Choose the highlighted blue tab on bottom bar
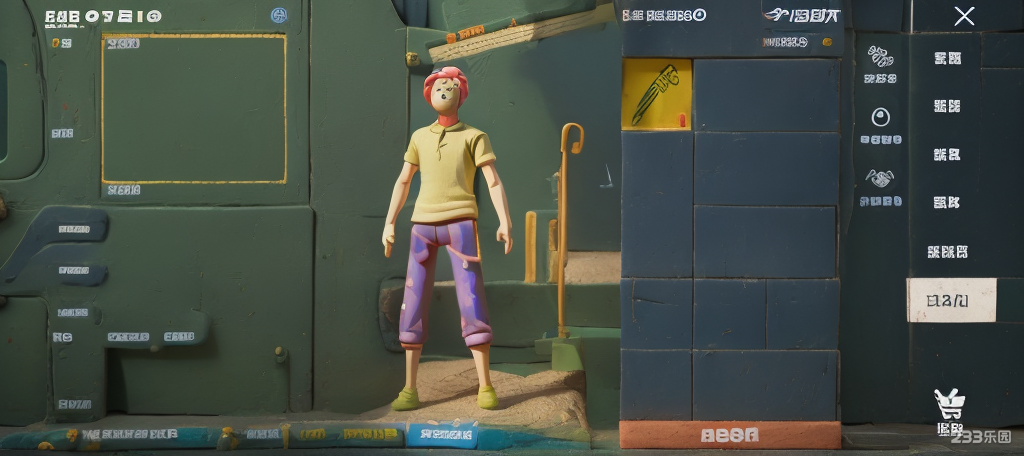 point(441,434)
